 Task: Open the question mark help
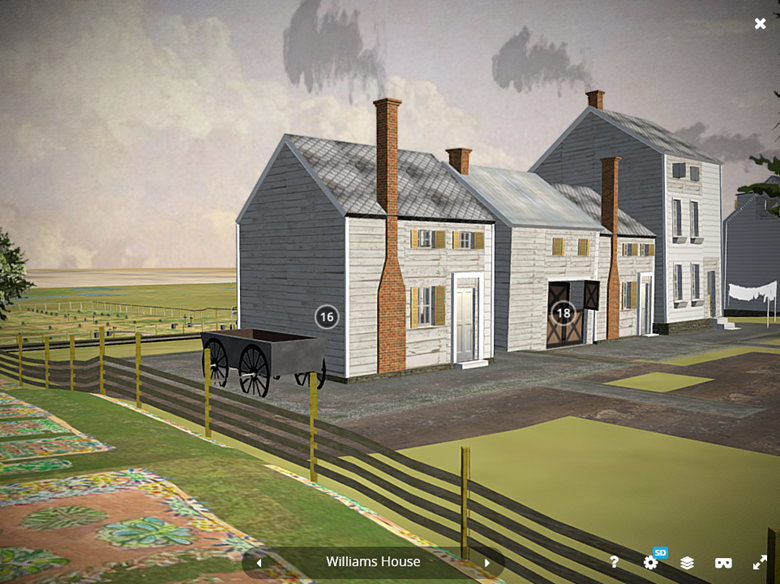click(x=614, y=563)
